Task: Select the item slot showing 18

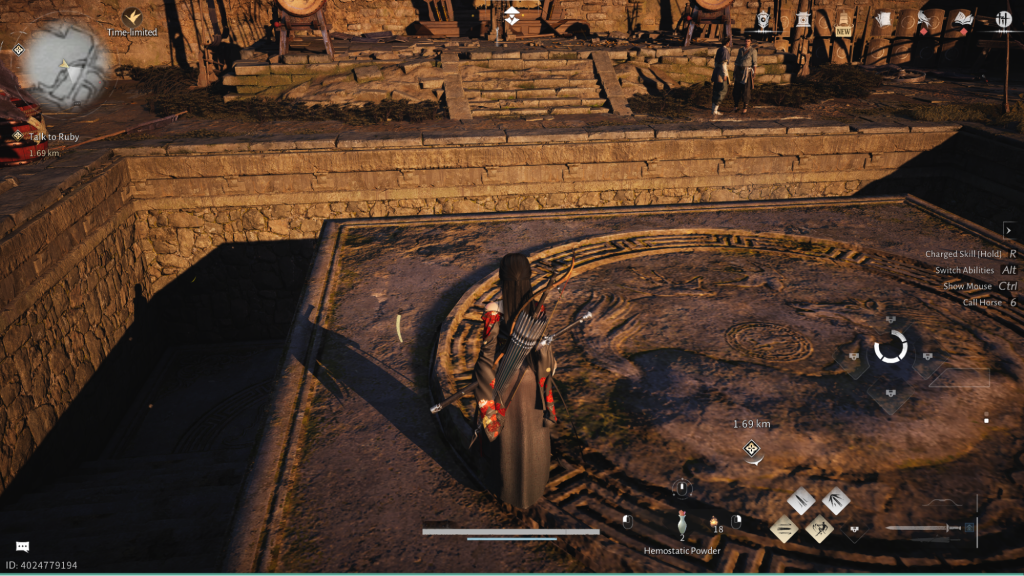Action: (715, 523)
